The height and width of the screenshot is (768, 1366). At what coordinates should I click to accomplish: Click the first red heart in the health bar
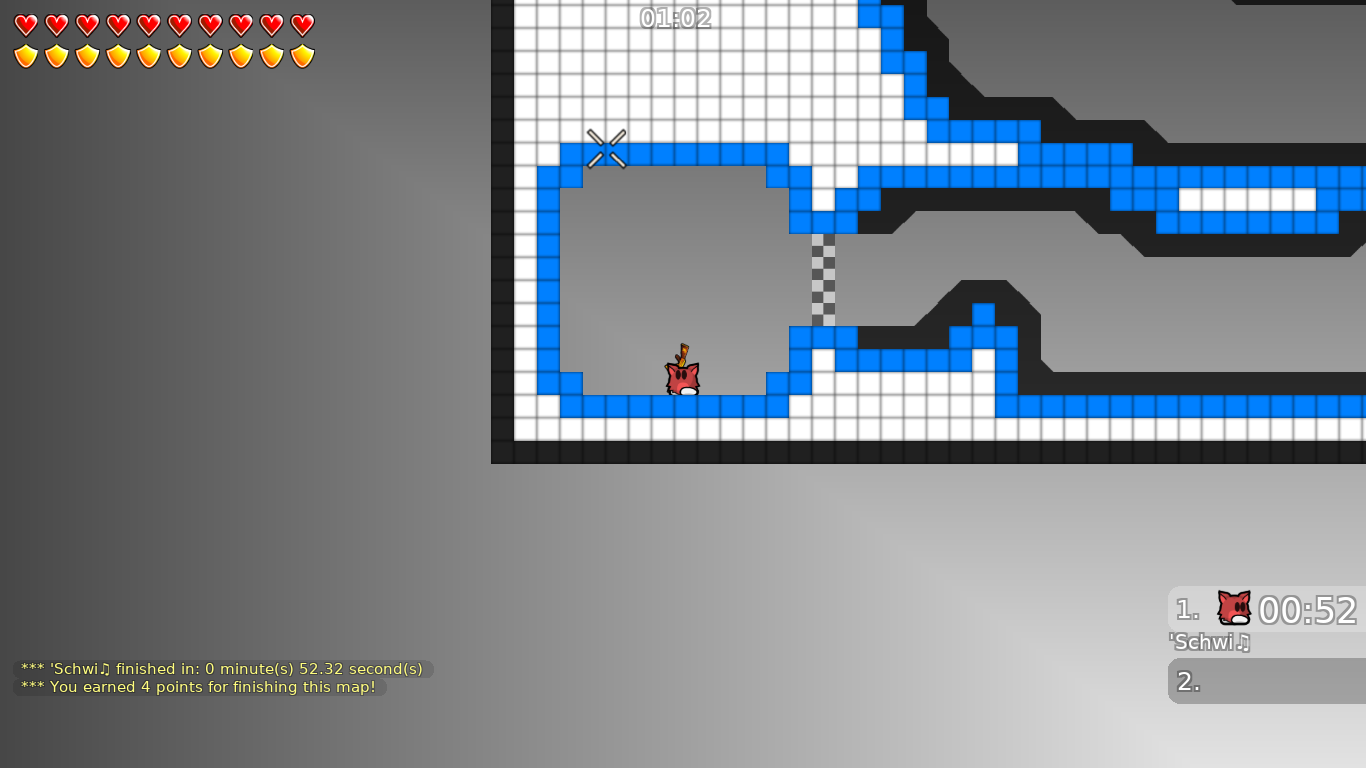26,25
